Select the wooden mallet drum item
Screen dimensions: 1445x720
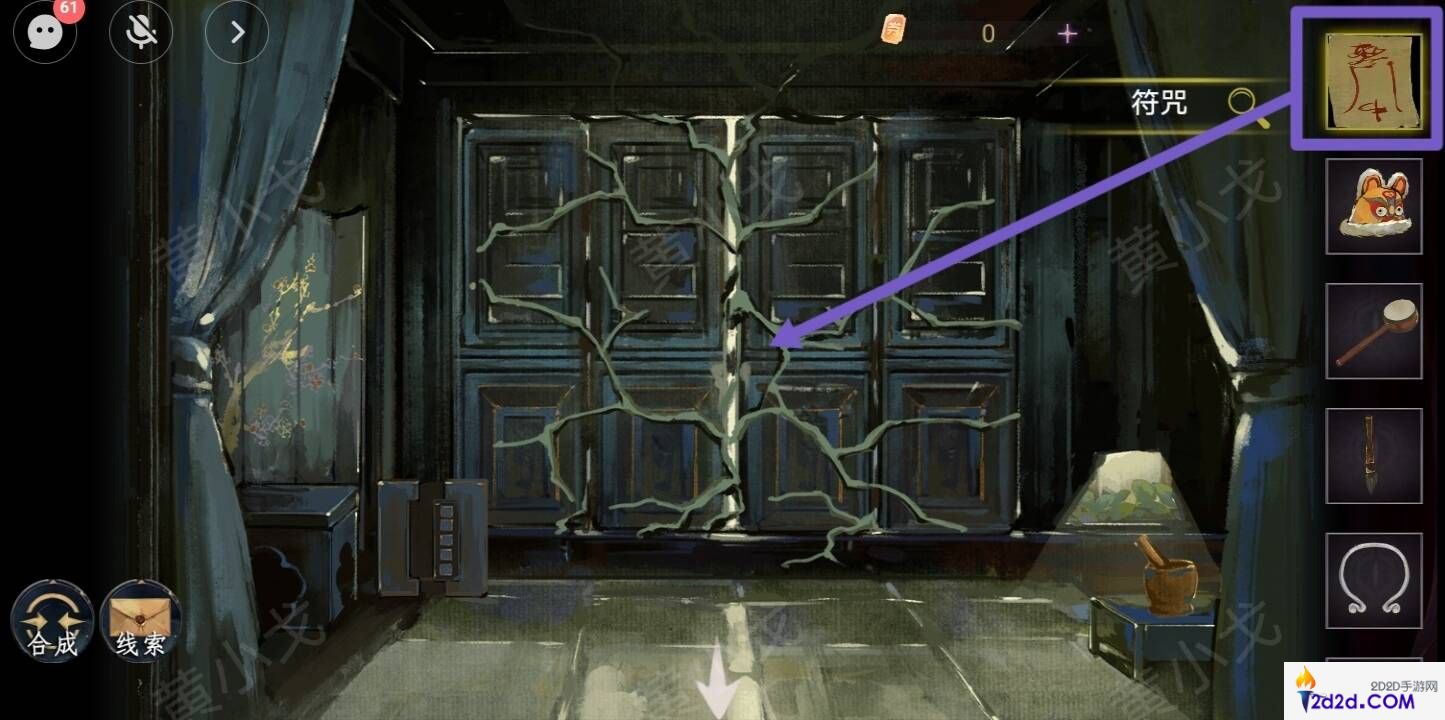[1373, 331]
